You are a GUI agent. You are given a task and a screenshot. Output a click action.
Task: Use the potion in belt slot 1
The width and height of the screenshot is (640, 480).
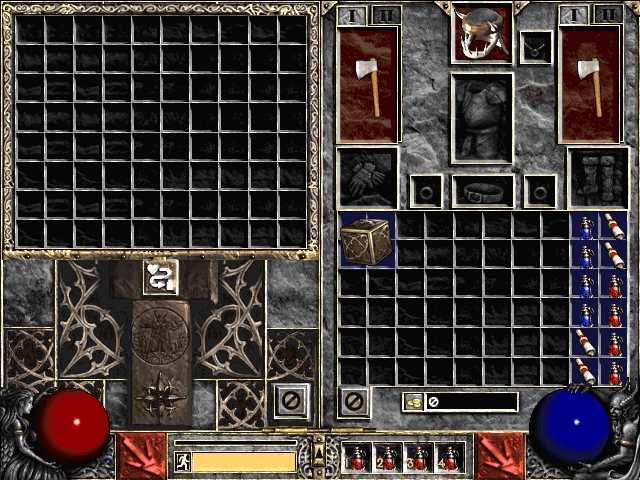tap(358, 458)
